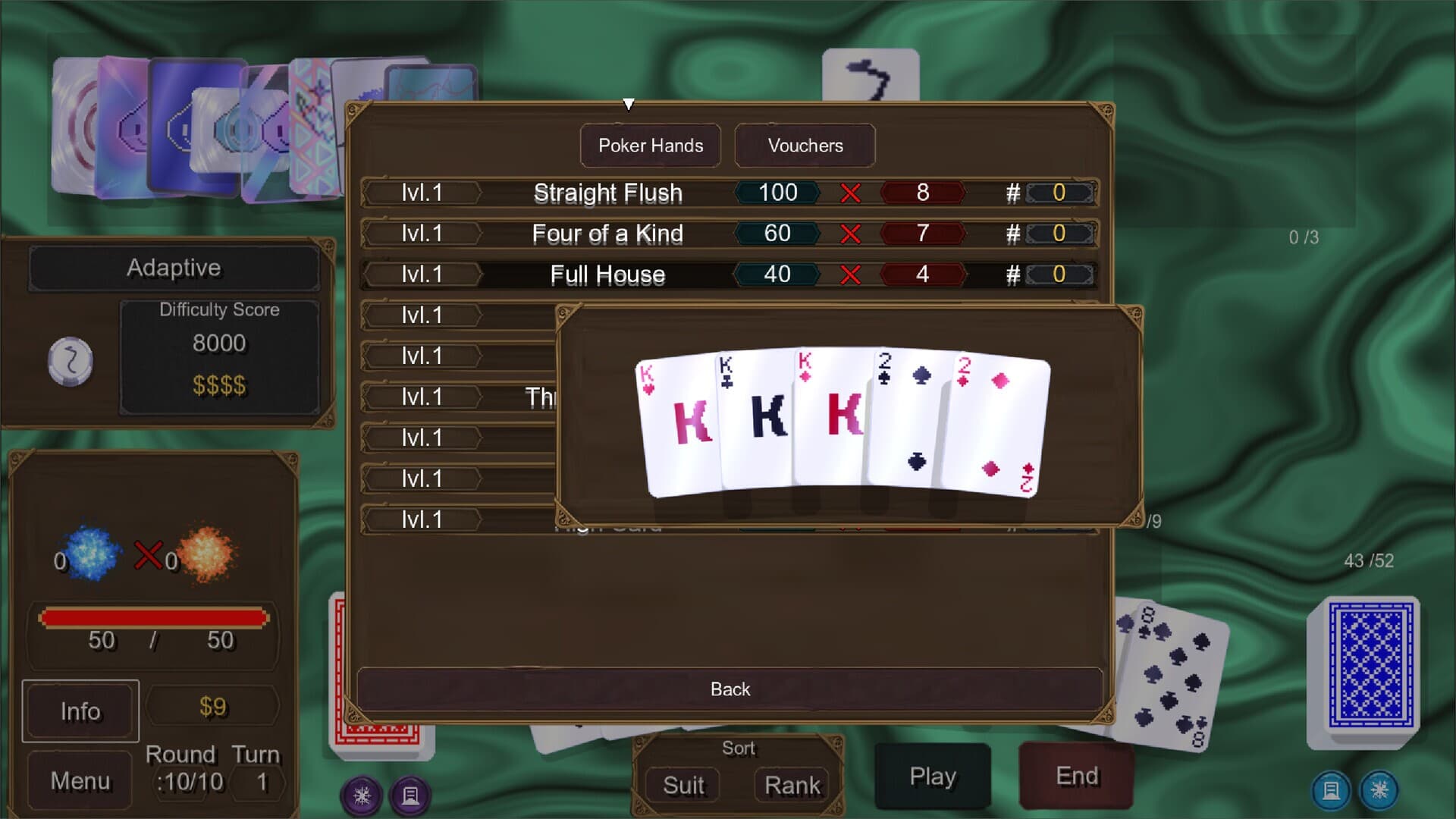Viewport: 1456px width, 819px height.
Task: Close the panel with Back
Action: [730, 689]
